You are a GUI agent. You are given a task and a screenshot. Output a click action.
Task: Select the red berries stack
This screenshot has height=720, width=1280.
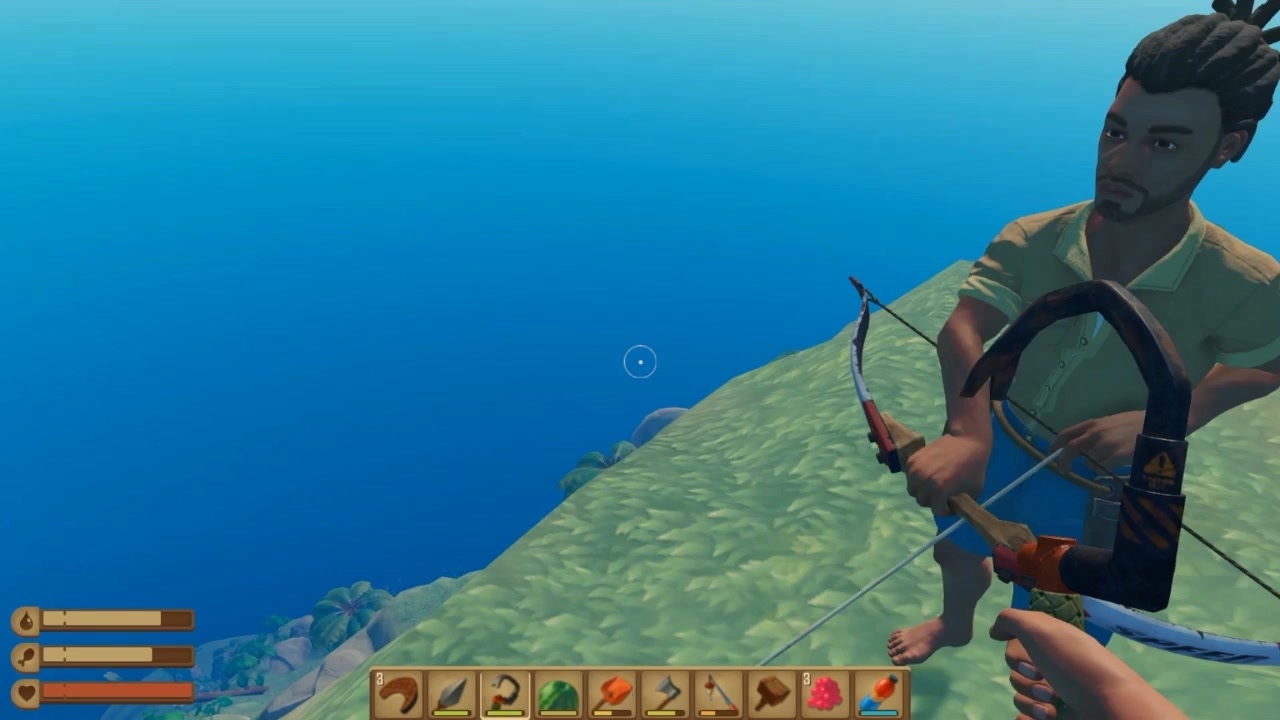(825, 694)
